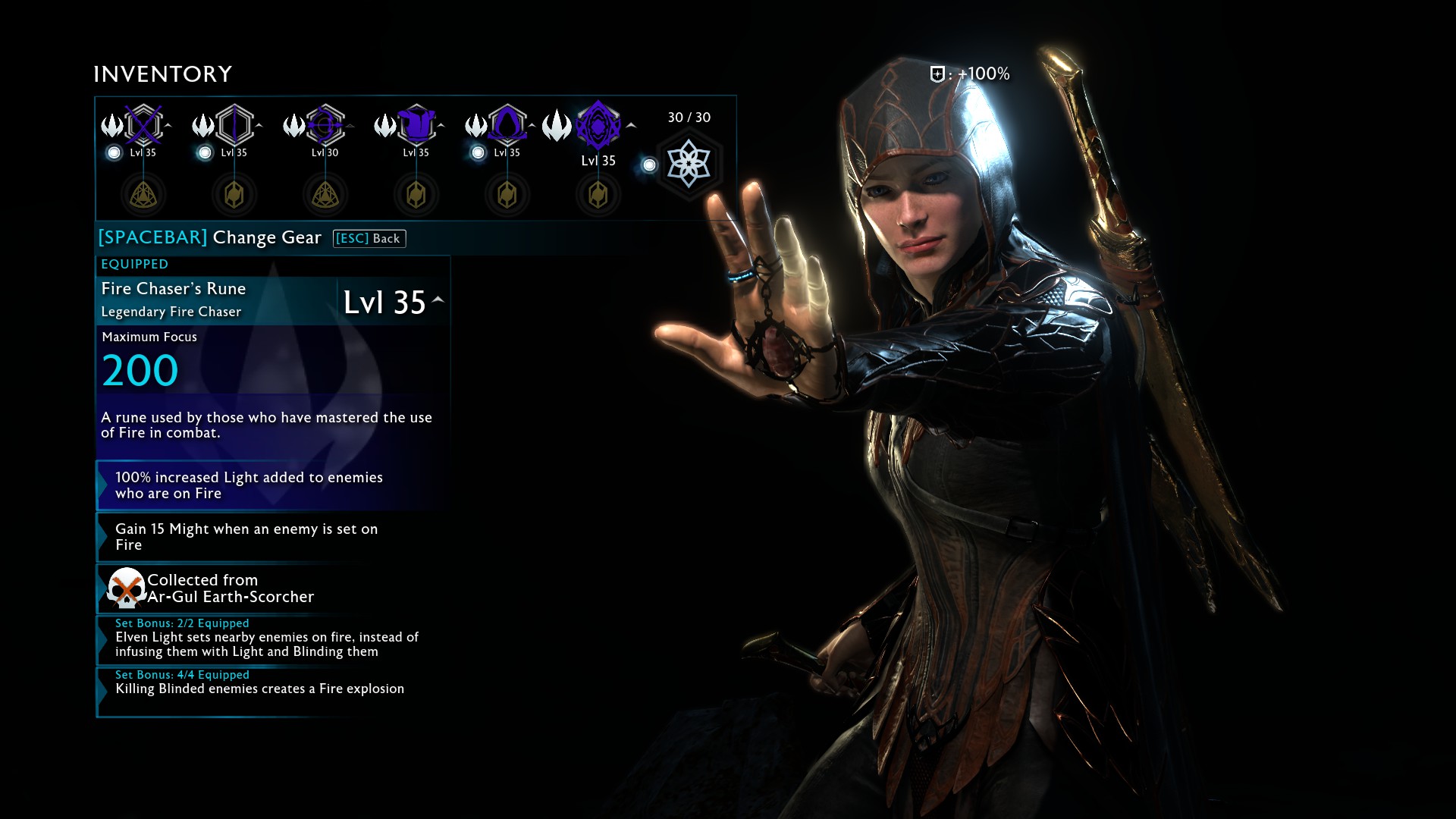Screen dimensions: 1456x819
Task: Select the dagger gear slot
Action: 234,124
